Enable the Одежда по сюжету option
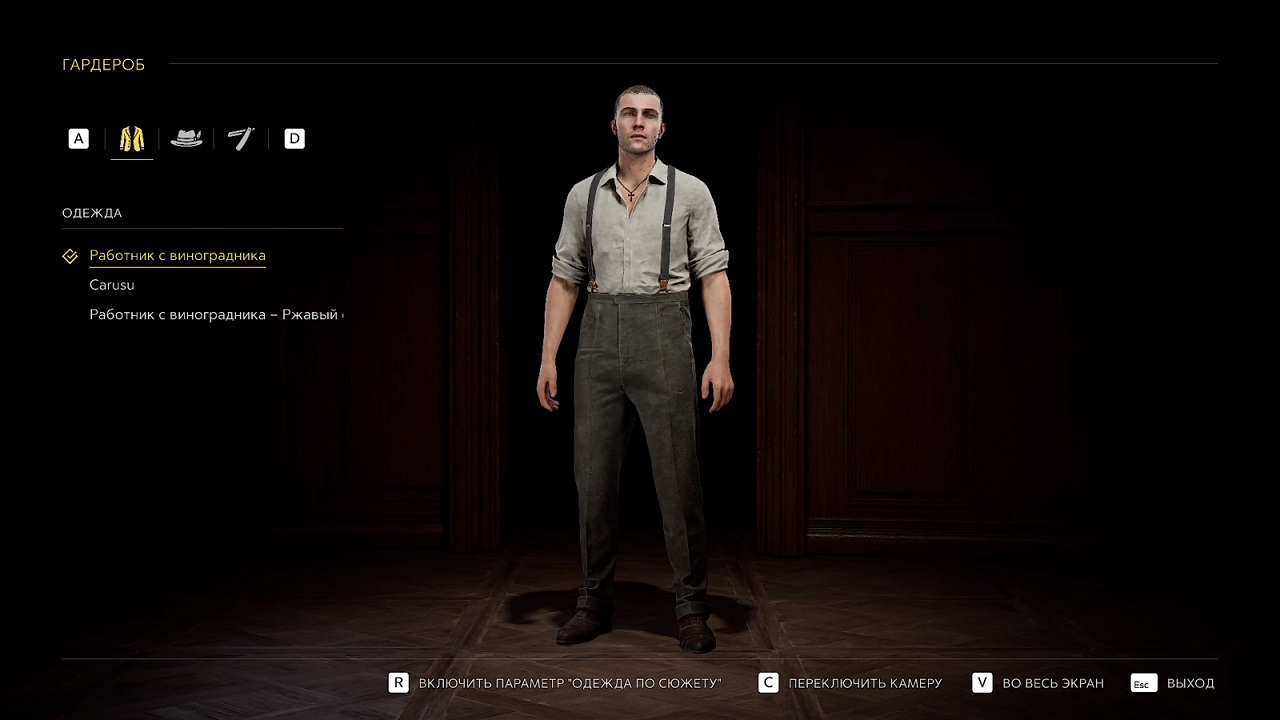The width and height of the screenshot is (1280, 720). (555, 683)
